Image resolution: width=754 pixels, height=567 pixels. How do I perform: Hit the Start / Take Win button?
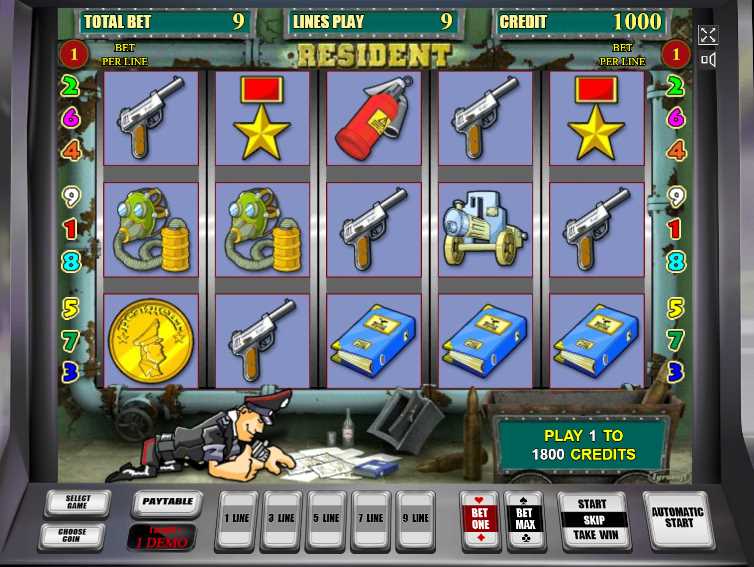coord(592,520)
